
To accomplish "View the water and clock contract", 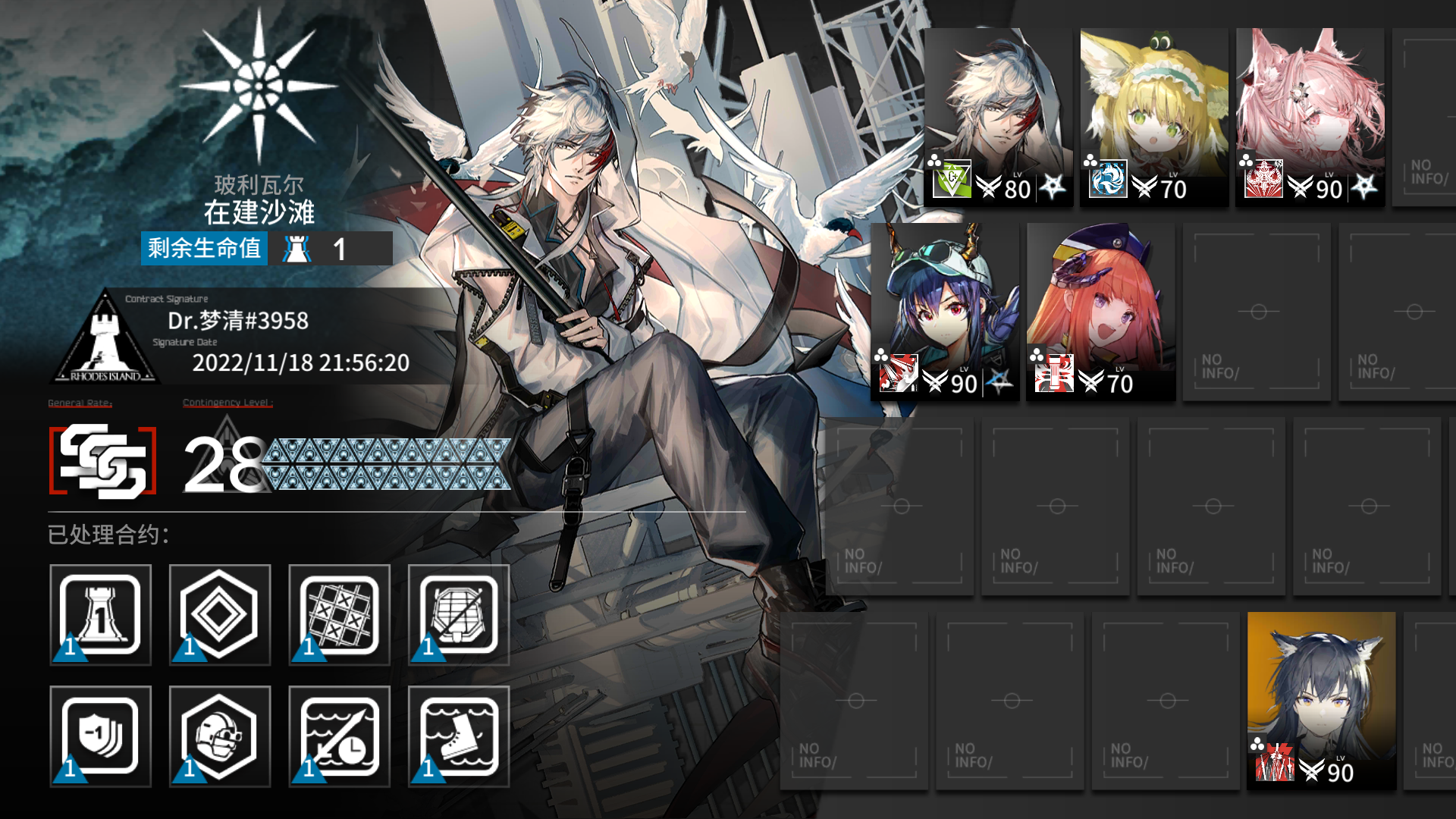I will [x=339, y=736].
